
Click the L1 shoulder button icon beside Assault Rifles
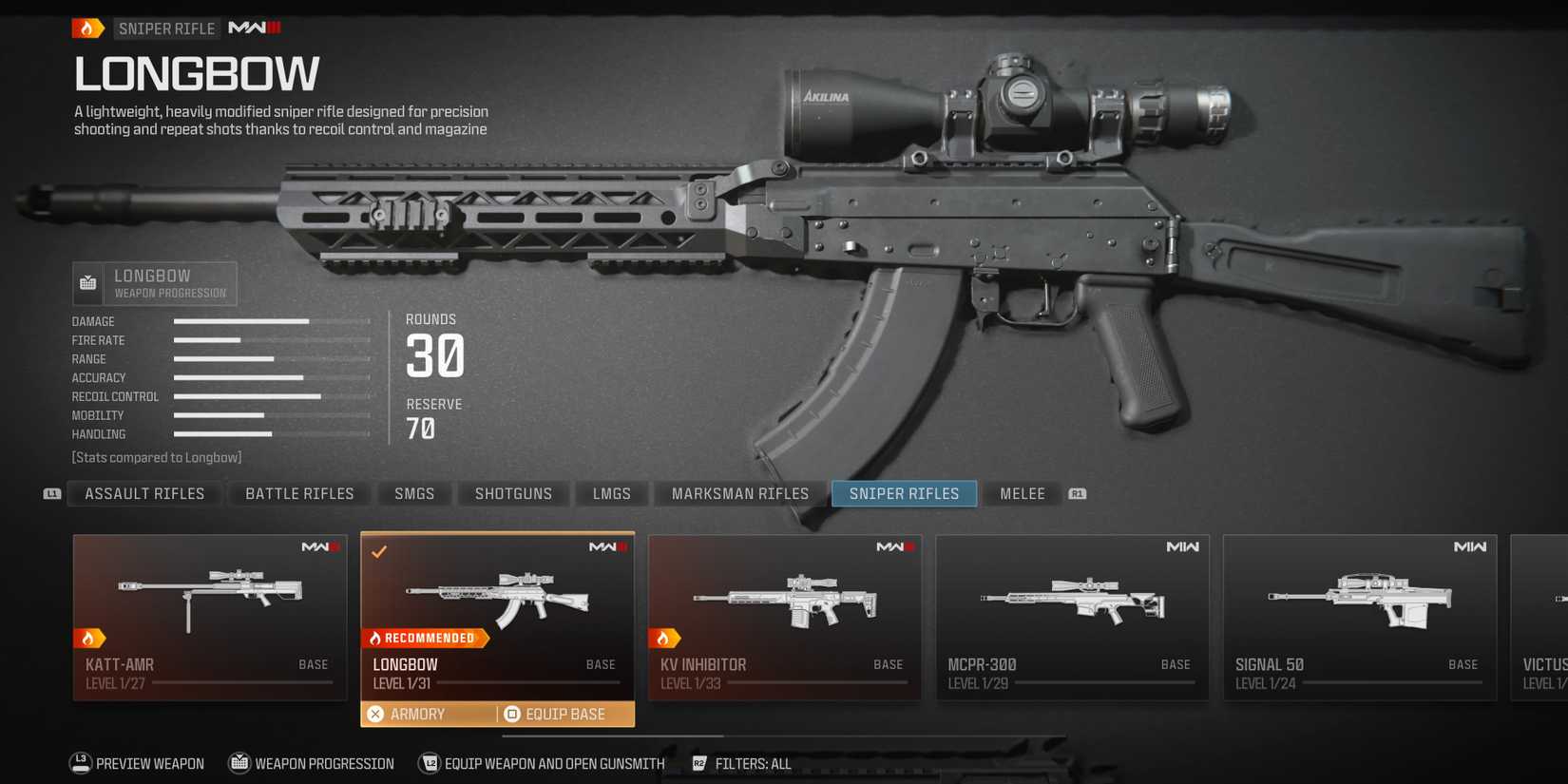pos(52,493)
